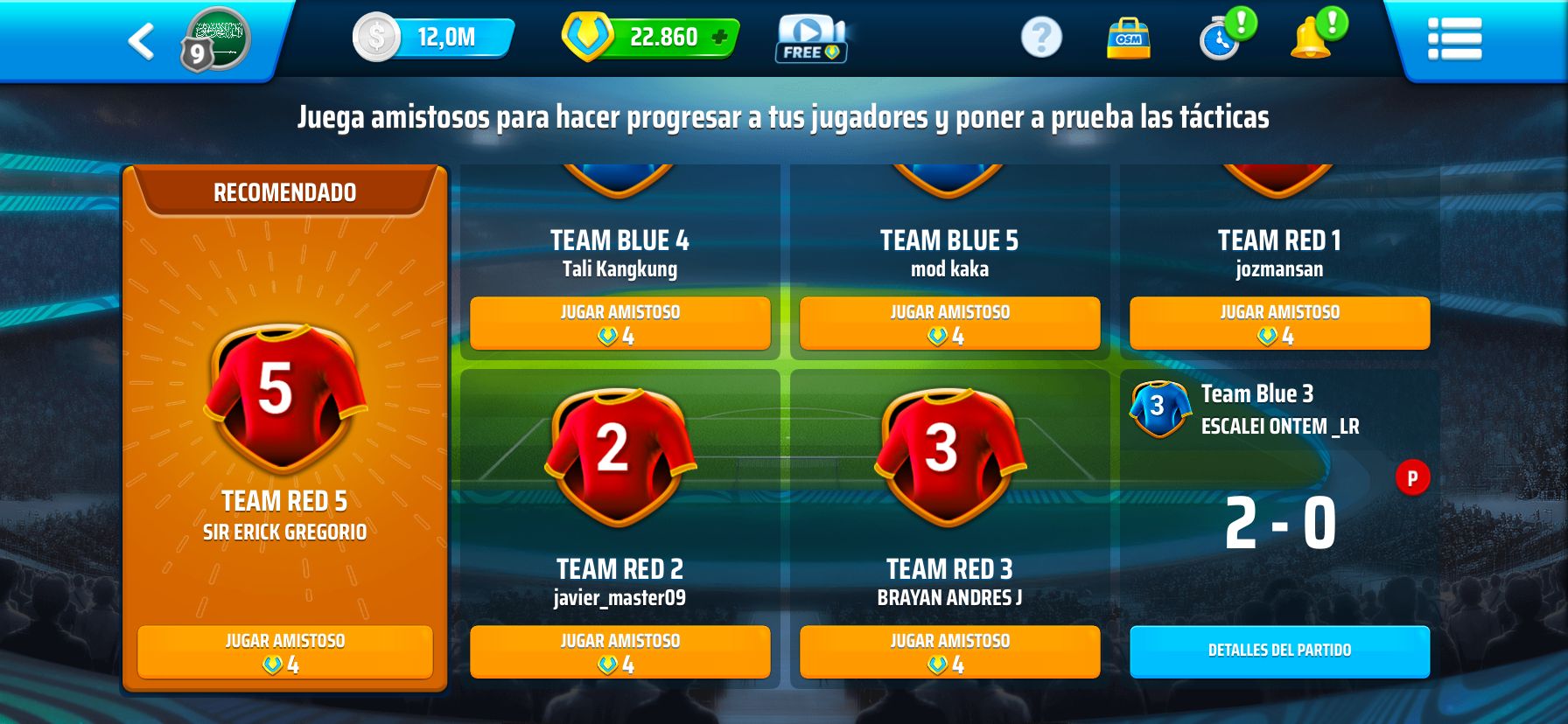View Detalles del Partido for Team Blue 3
Image resolution: width=1568 pixels, height=724 pixels.
click(x=1279, y=651)
